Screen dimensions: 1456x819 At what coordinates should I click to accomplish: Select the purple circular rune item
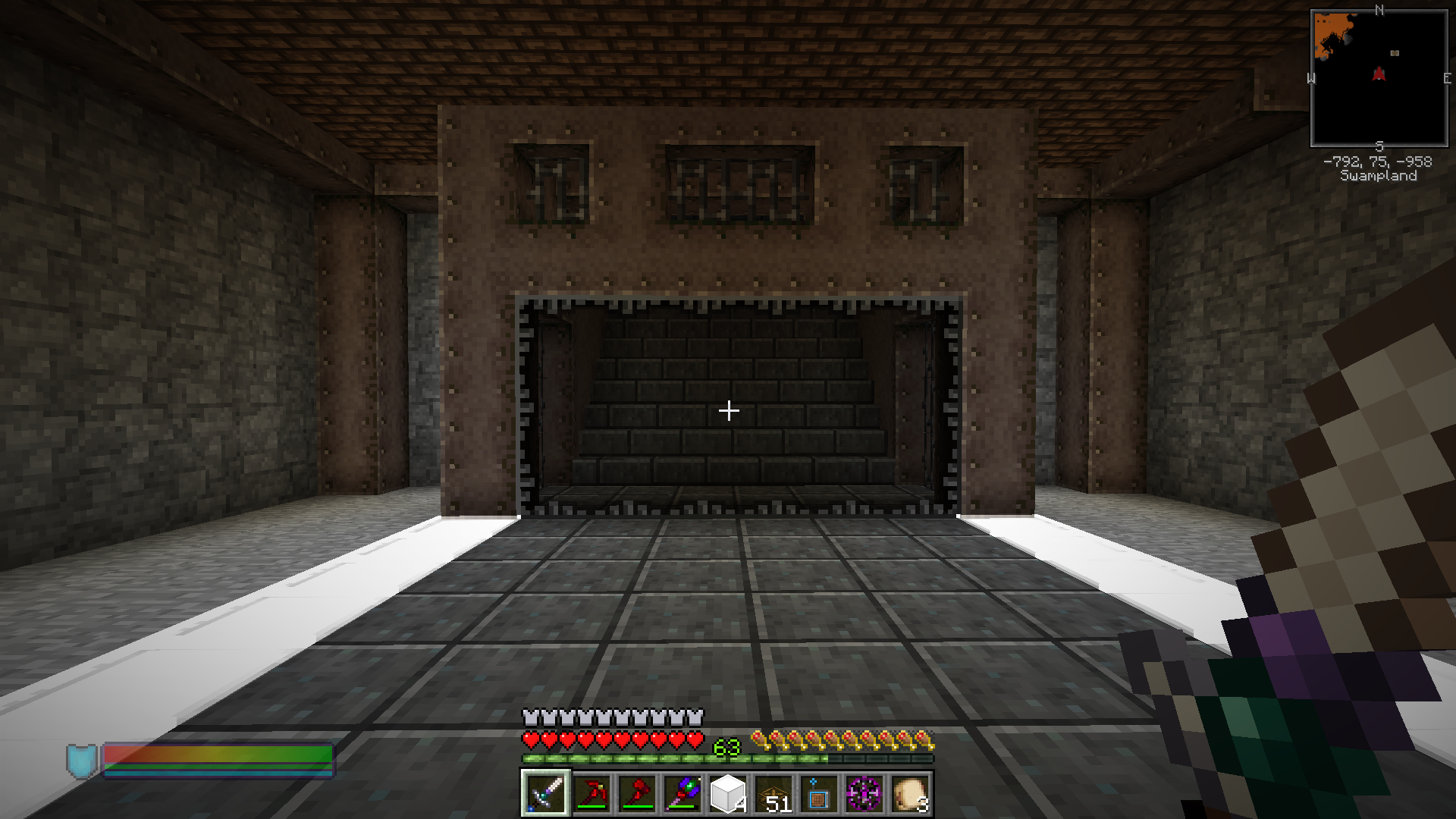(864, 794)
